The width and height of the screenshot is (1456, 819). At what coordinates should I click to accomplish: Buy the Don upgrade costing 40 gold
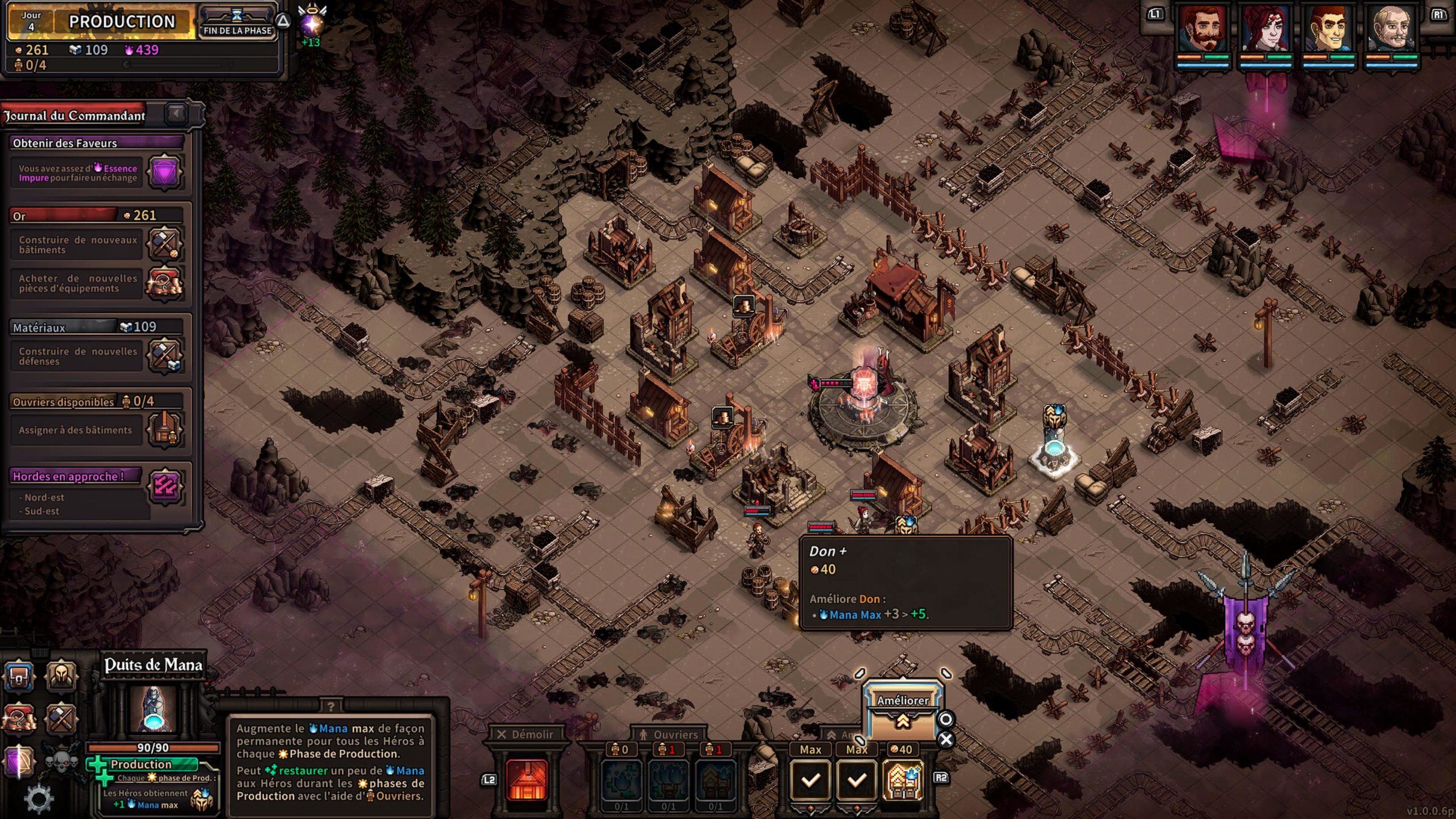[x=902, y=780]
